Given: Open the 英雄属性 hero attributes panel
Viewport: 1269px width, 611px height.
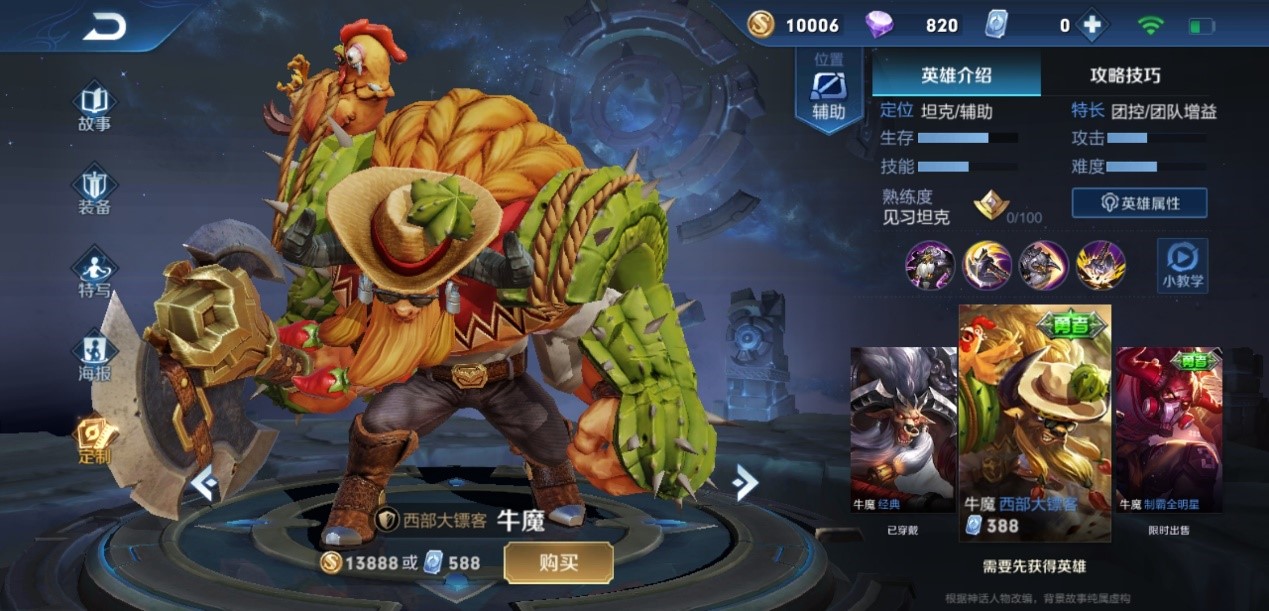Looking at the screenshot, I should point(1139,203).
